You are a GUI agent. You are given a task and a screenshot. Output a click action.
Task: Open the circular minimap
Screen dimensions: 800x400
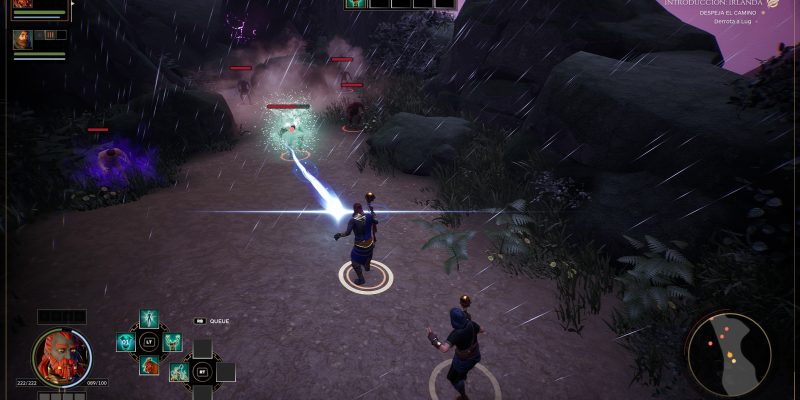tap(729, 354)
